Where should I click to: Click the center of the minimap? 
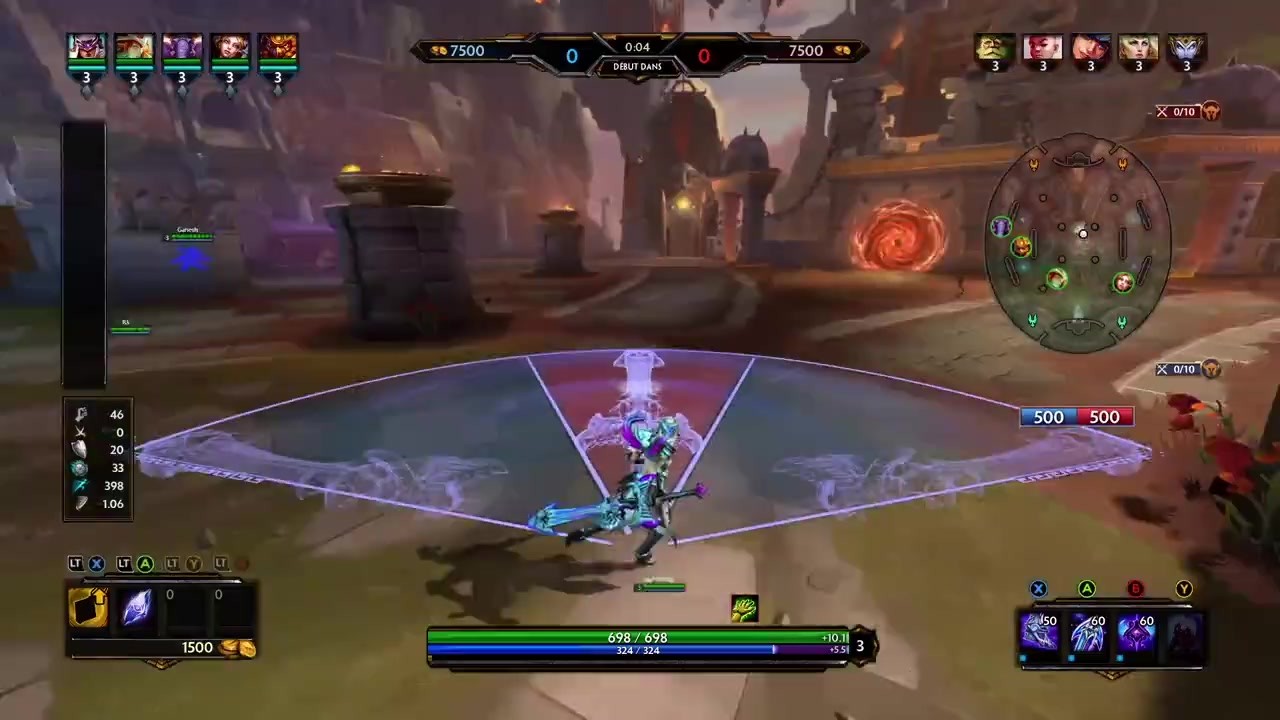[1083, 233]
